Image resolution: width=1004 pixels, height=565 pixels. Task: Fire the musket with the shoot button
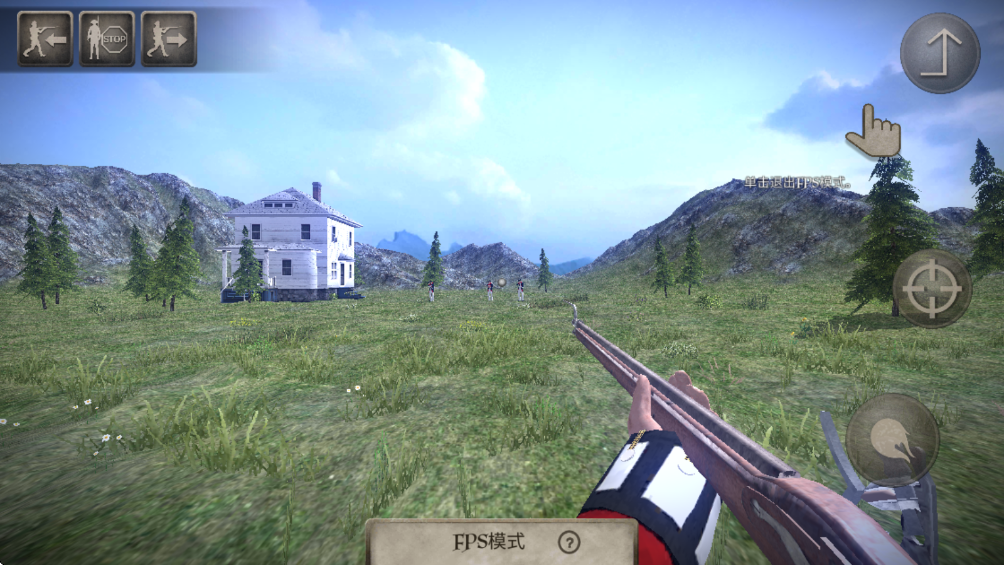point(892,440)
